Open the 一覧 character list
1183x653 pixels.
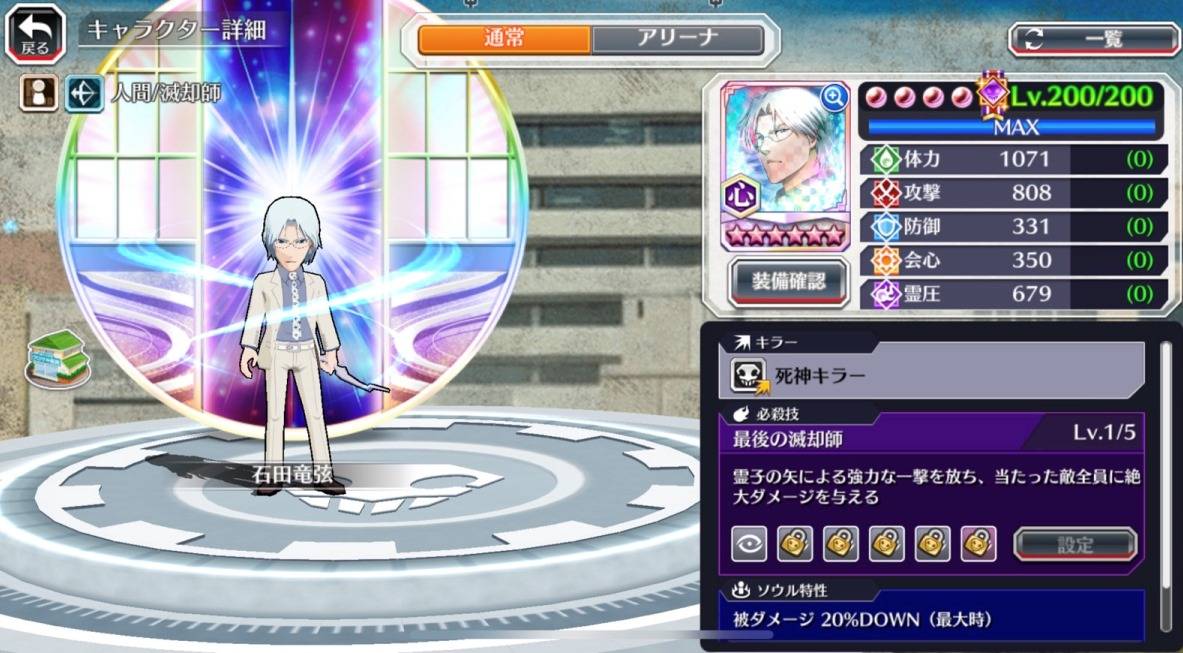[x=1093, y=39]
